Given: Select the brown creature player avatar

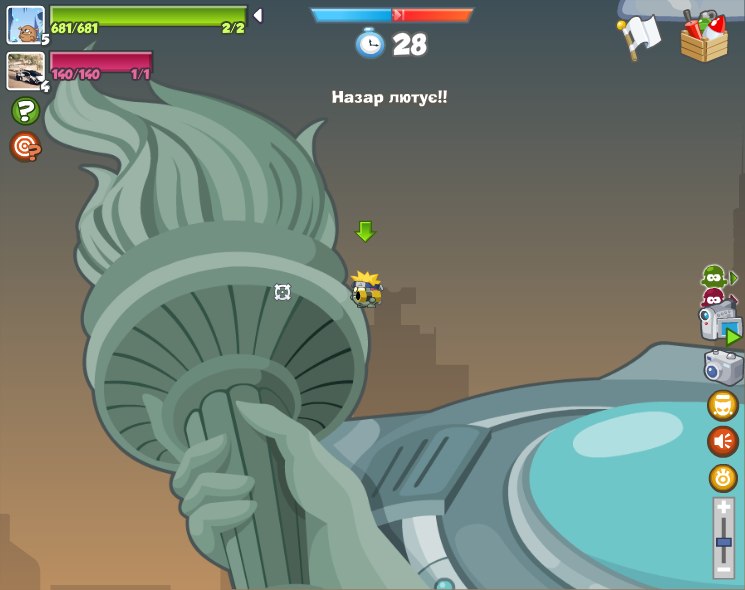Looking at the screenshot, I should 26,25.
